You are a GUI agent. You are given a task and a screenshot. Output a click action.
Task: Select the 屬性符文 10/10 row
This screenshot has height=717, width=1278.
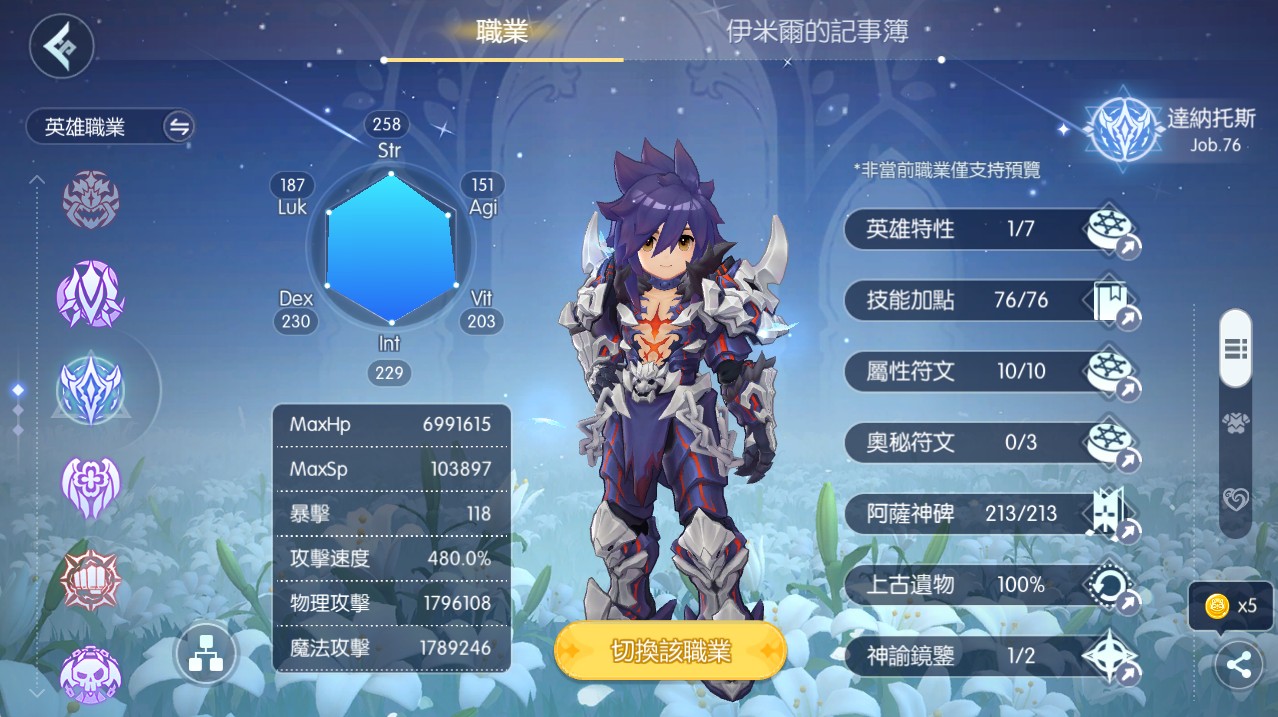coord(990,372)
